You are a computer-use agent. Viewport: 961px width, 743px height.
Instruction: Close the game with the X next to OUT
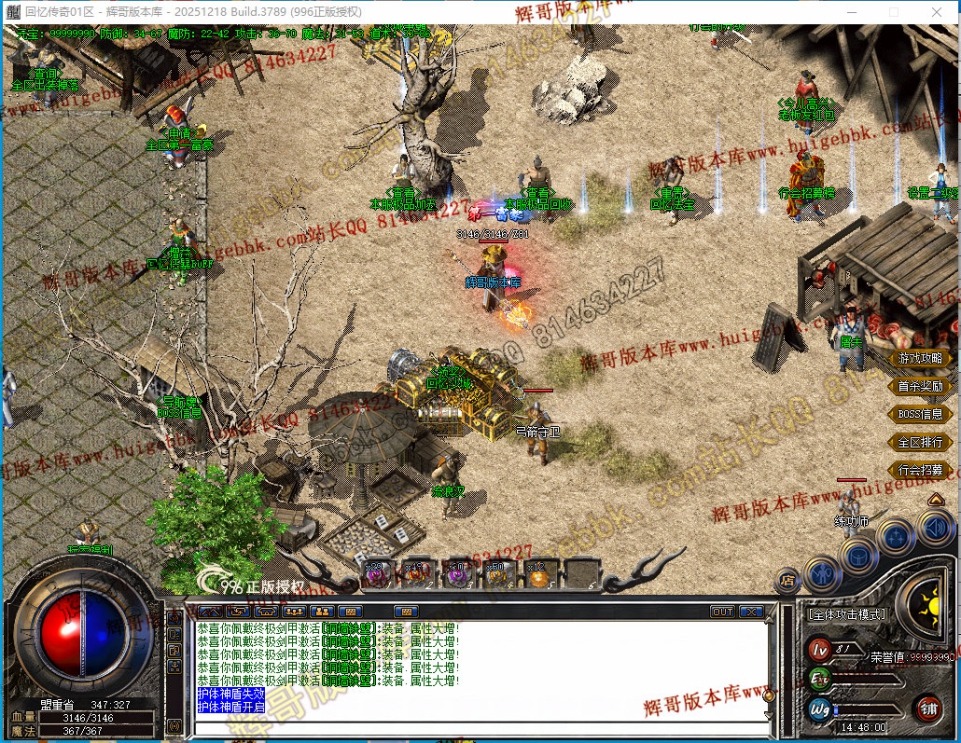click(x=751, y=611)
